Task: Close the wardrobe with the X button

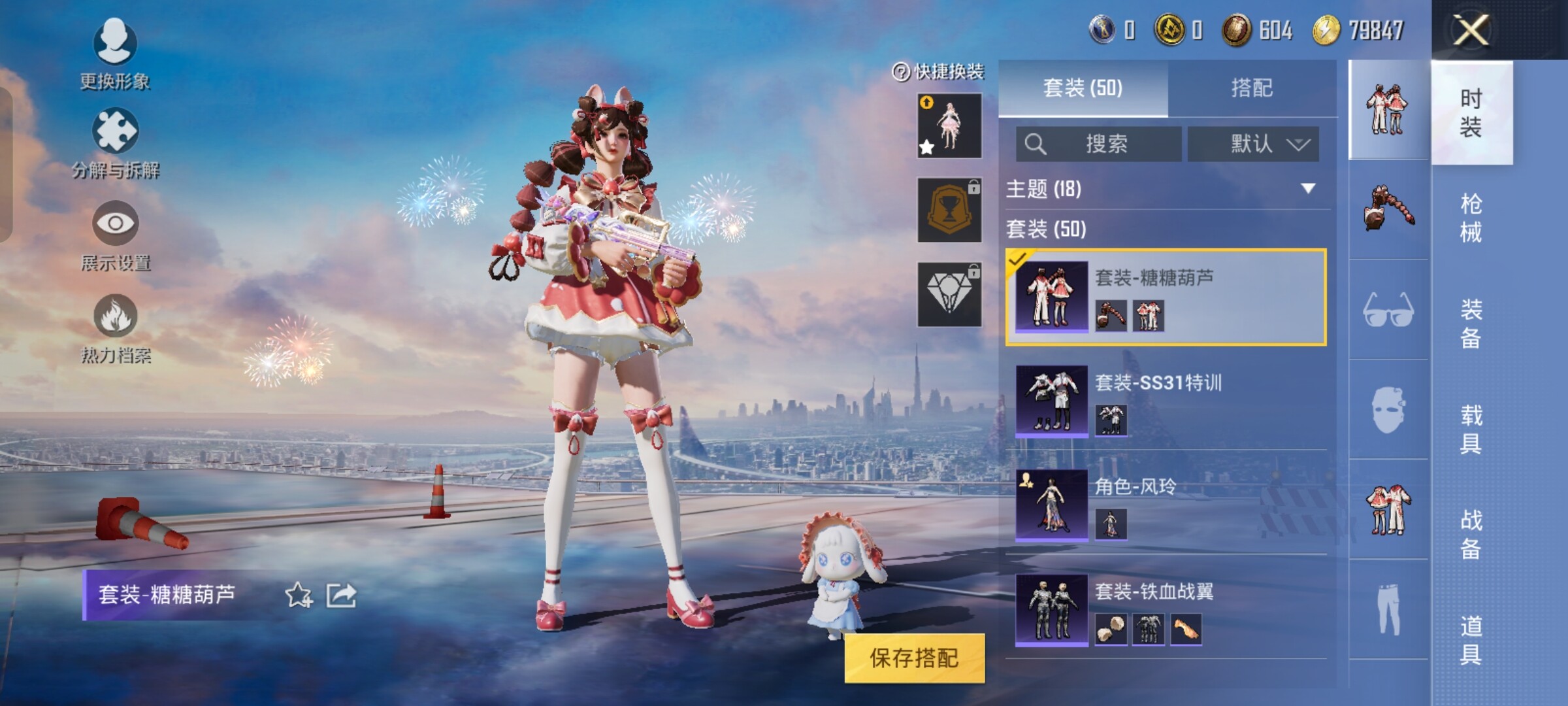Action: [1470, 30]
